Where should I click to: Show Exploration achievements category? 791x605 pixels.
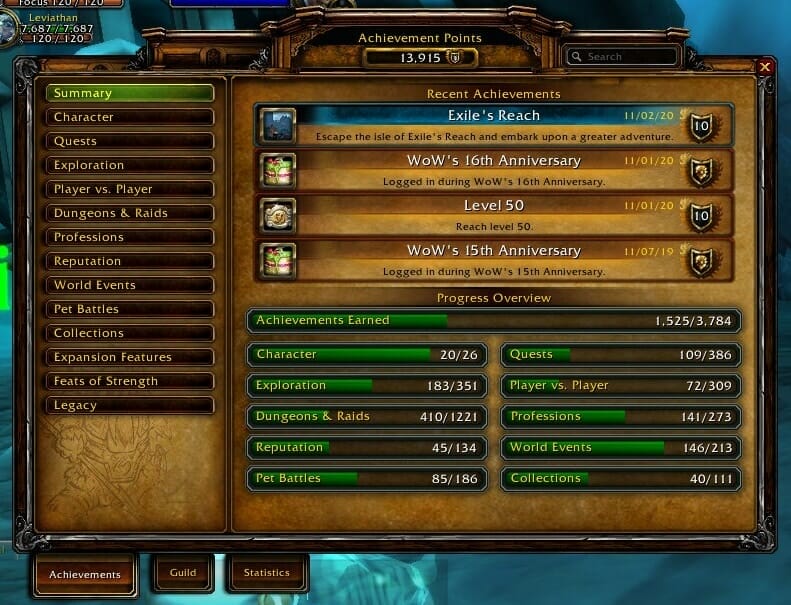(x=129, y=165)
